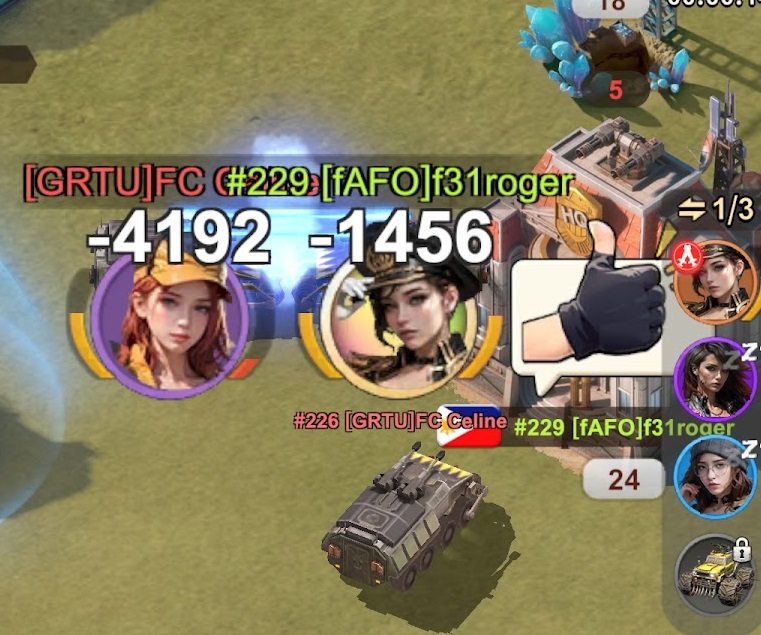This screenshot has width=761, height=635.
Task: Toggle the 1/3 squad switch indicator
Action: 715,210
